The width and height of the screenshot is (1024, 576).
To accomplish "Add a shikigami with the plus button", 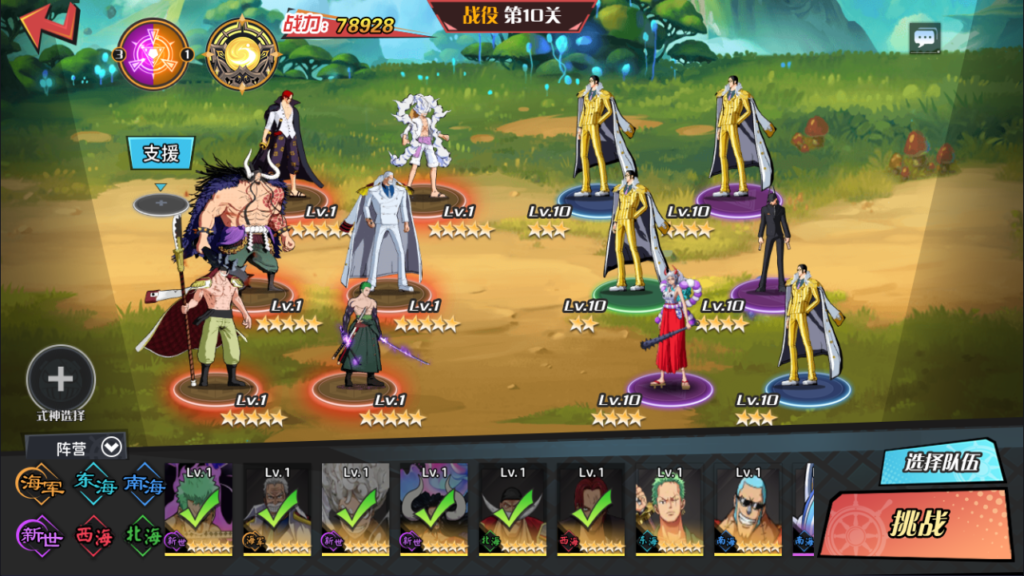I will pyautogui.click(x=61, y=379).
